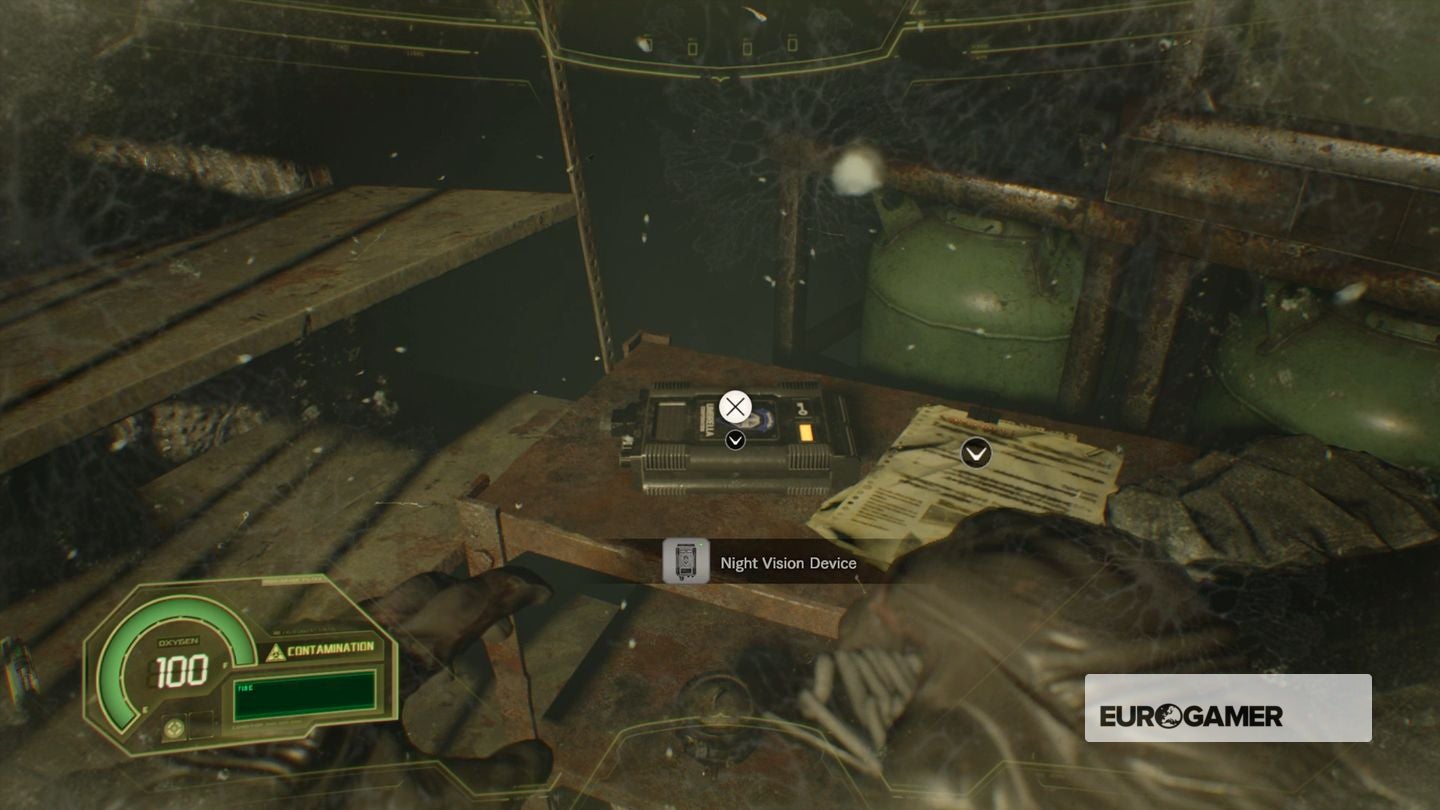The height and width of the screenshot is (810, 1440).
Task: Click the Night Vision Device item icon
Action: click(x=685, y=562)
